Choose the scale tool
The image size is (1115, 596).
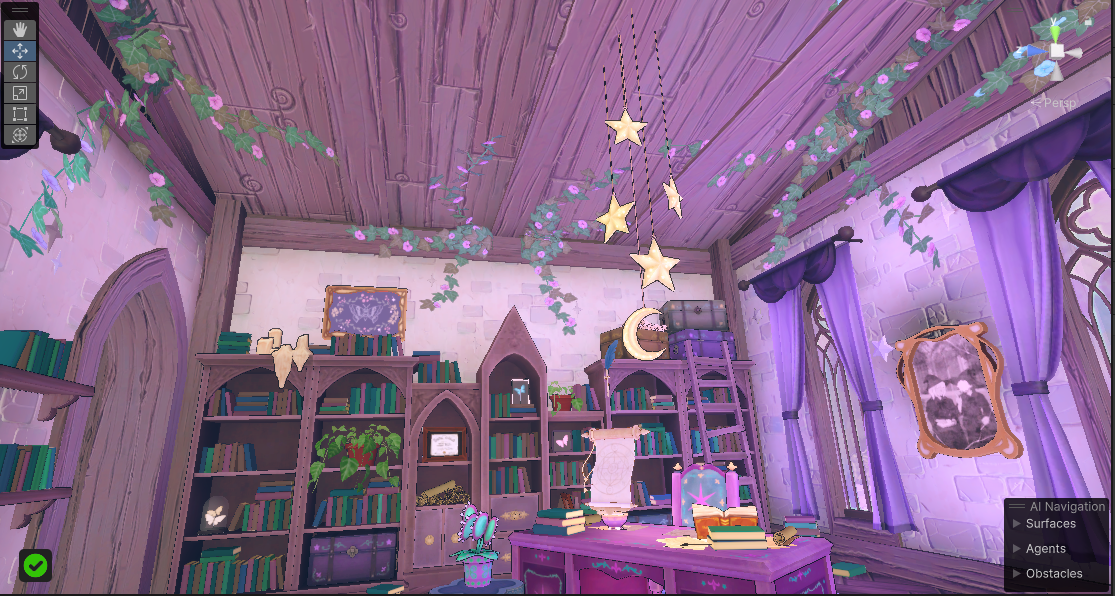pyautogui.click(x=20, y=93)
